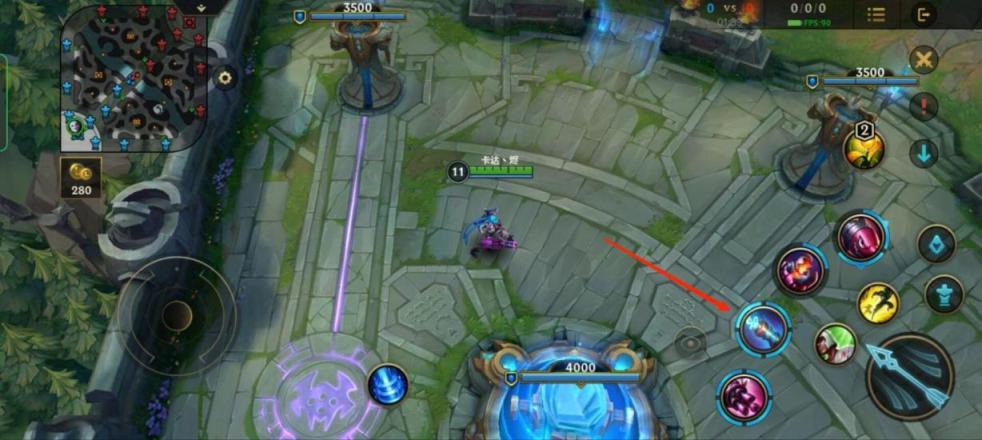Use the yellow Flash summoner spell
Viewport: 982px width, 440px height.
[878, 303]
